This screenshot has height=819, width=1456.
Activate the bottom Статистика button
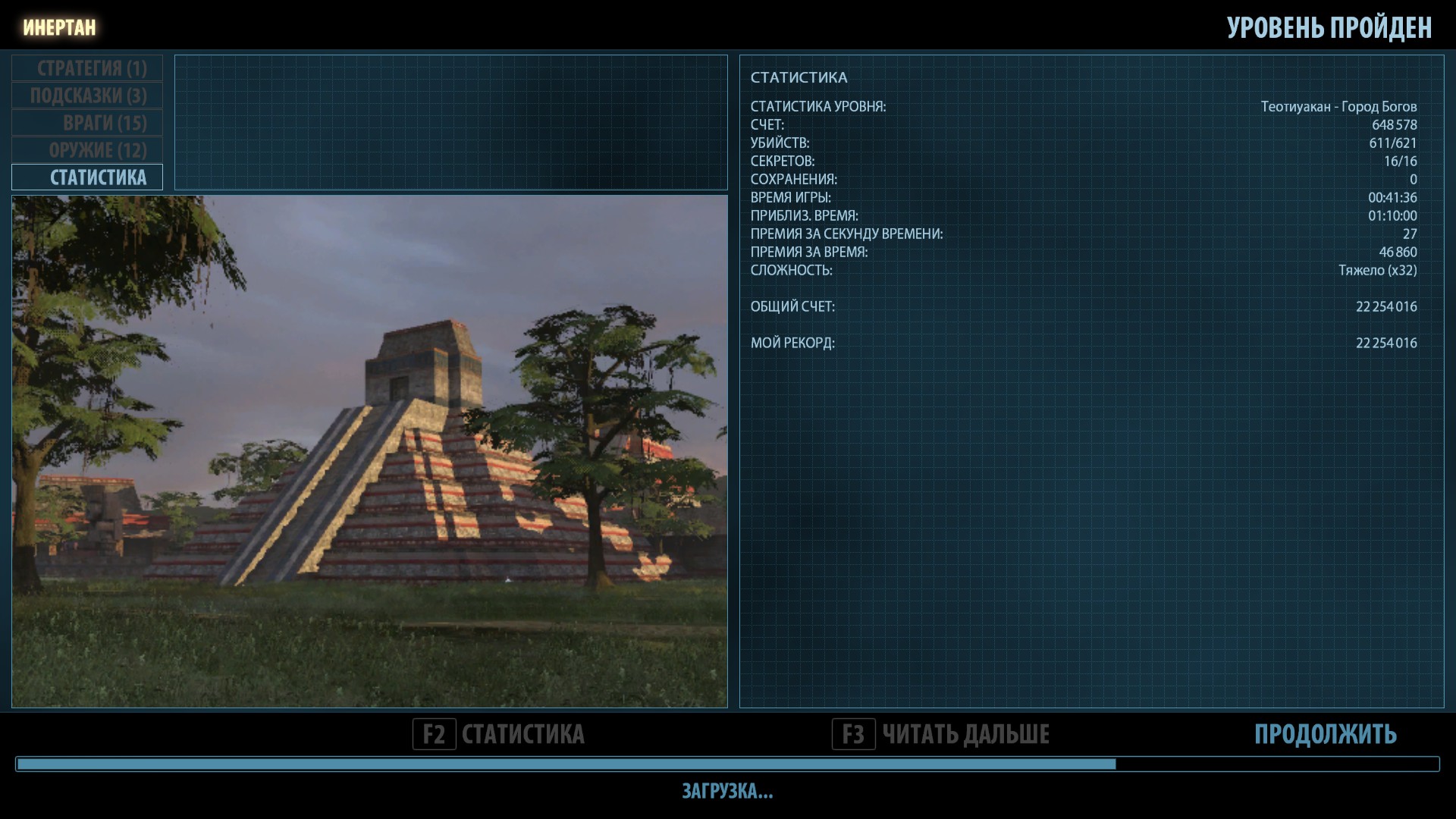pyautogui.click(x=499, y=734)
